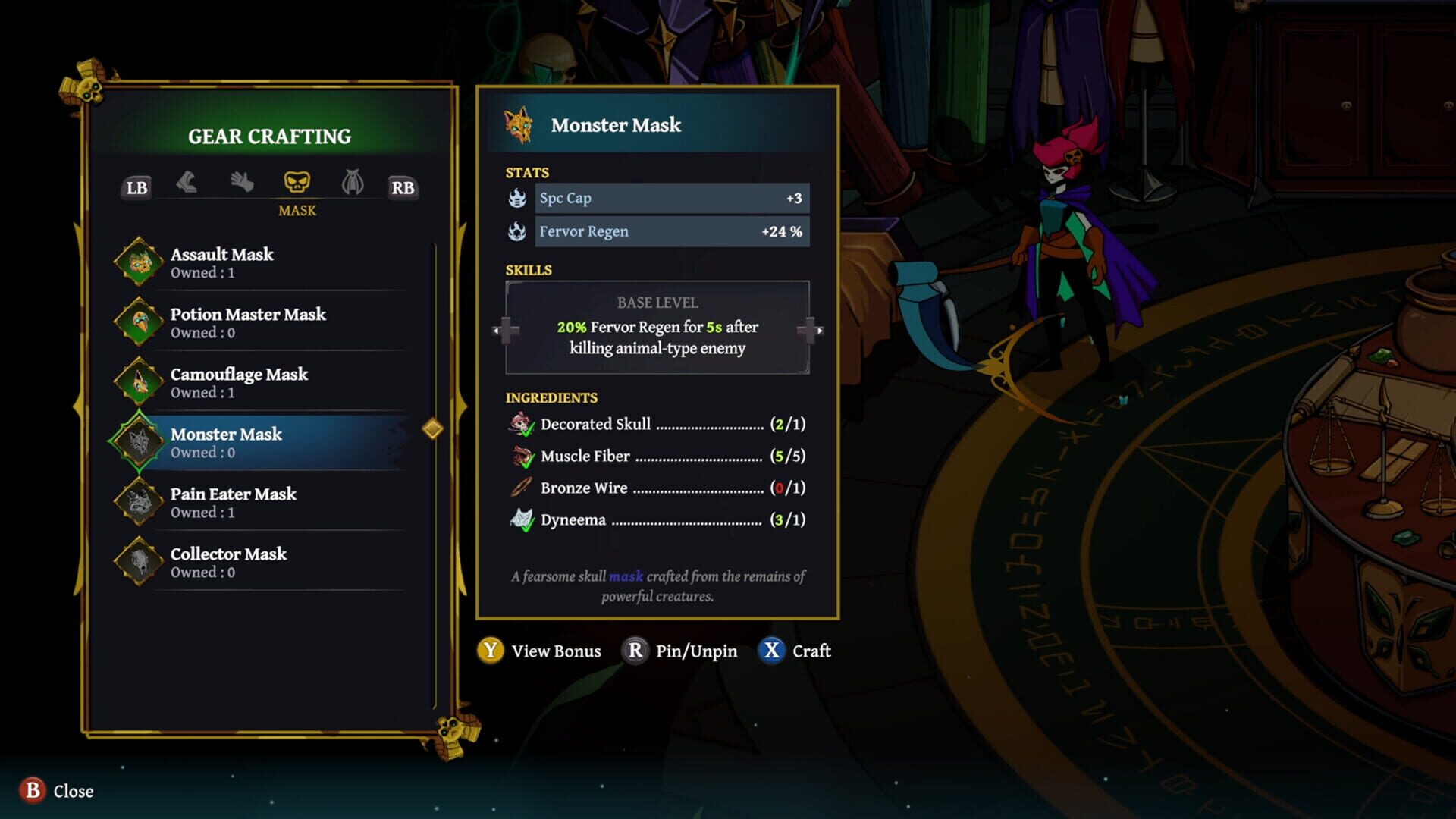1456x819 pixels.
Task: Click the Spc Cap stat icon
Action: 517,198
